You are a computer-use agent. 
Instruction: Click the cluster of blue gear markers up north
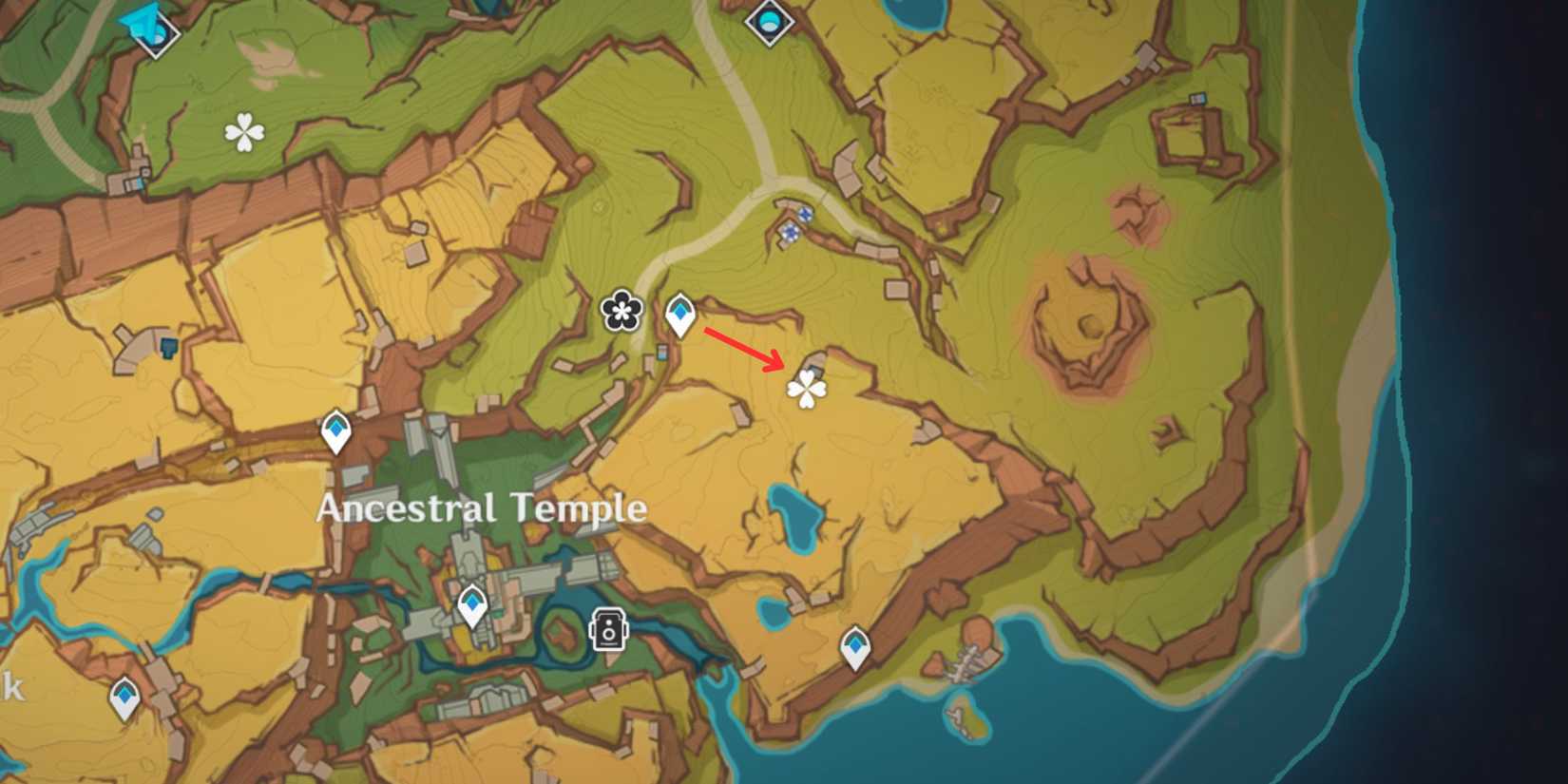coord(794,220)
